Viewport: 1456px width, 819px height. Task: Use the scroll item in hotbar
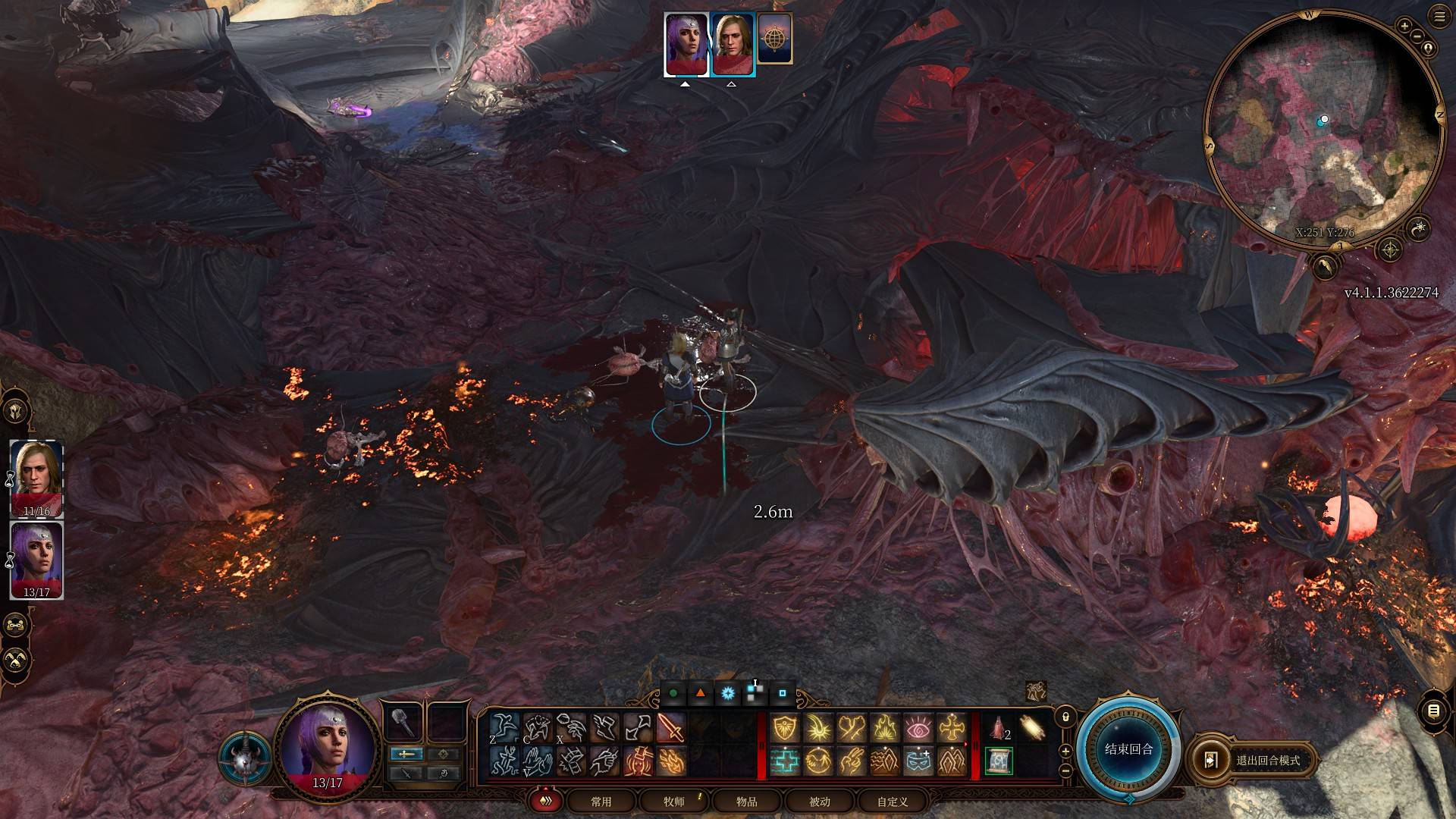click(x=998, y=761)
